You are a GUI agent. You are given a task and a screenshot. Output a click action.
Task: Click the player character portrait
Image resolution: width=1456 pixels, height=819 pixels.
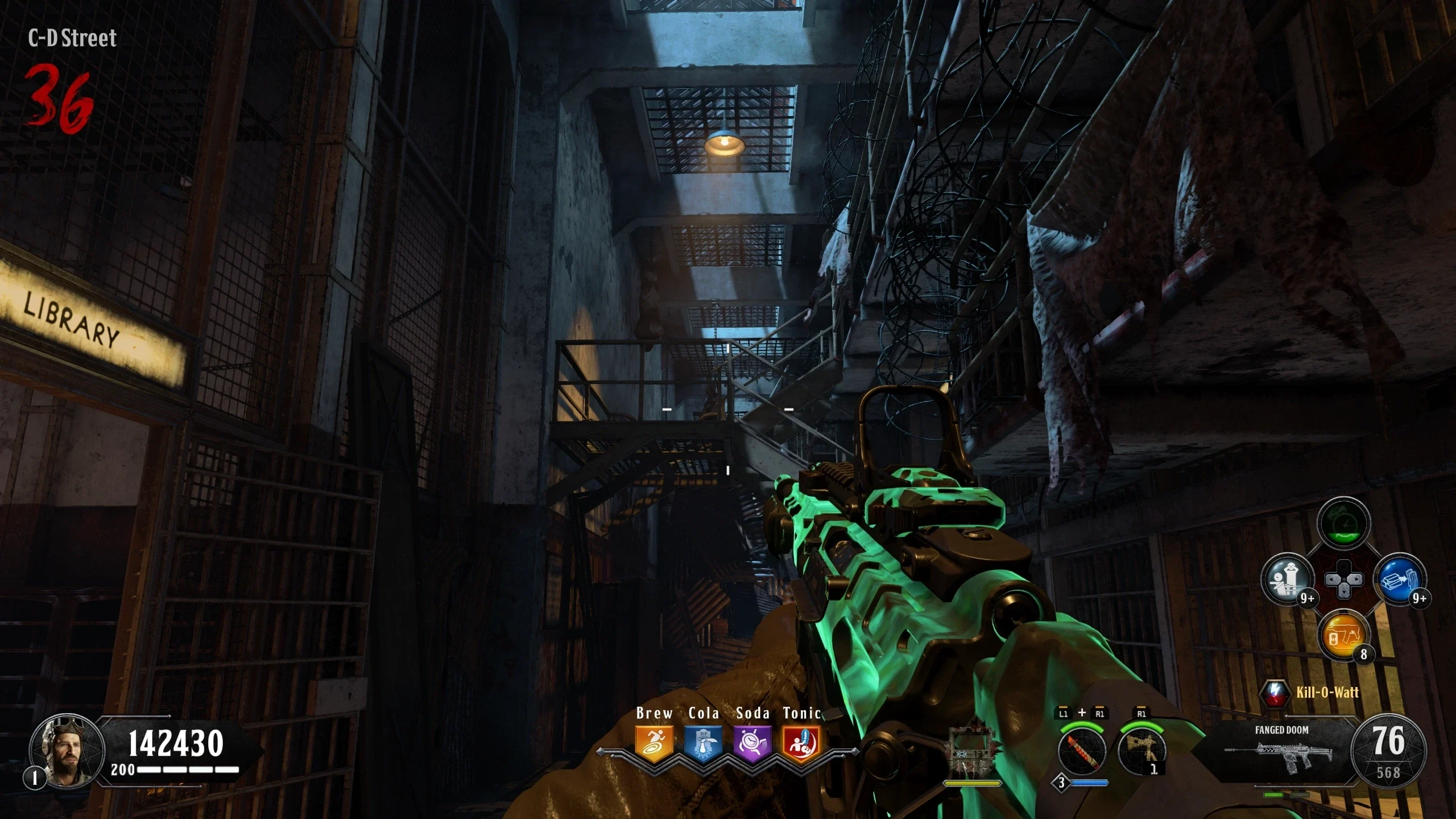(x=67, y=751)
